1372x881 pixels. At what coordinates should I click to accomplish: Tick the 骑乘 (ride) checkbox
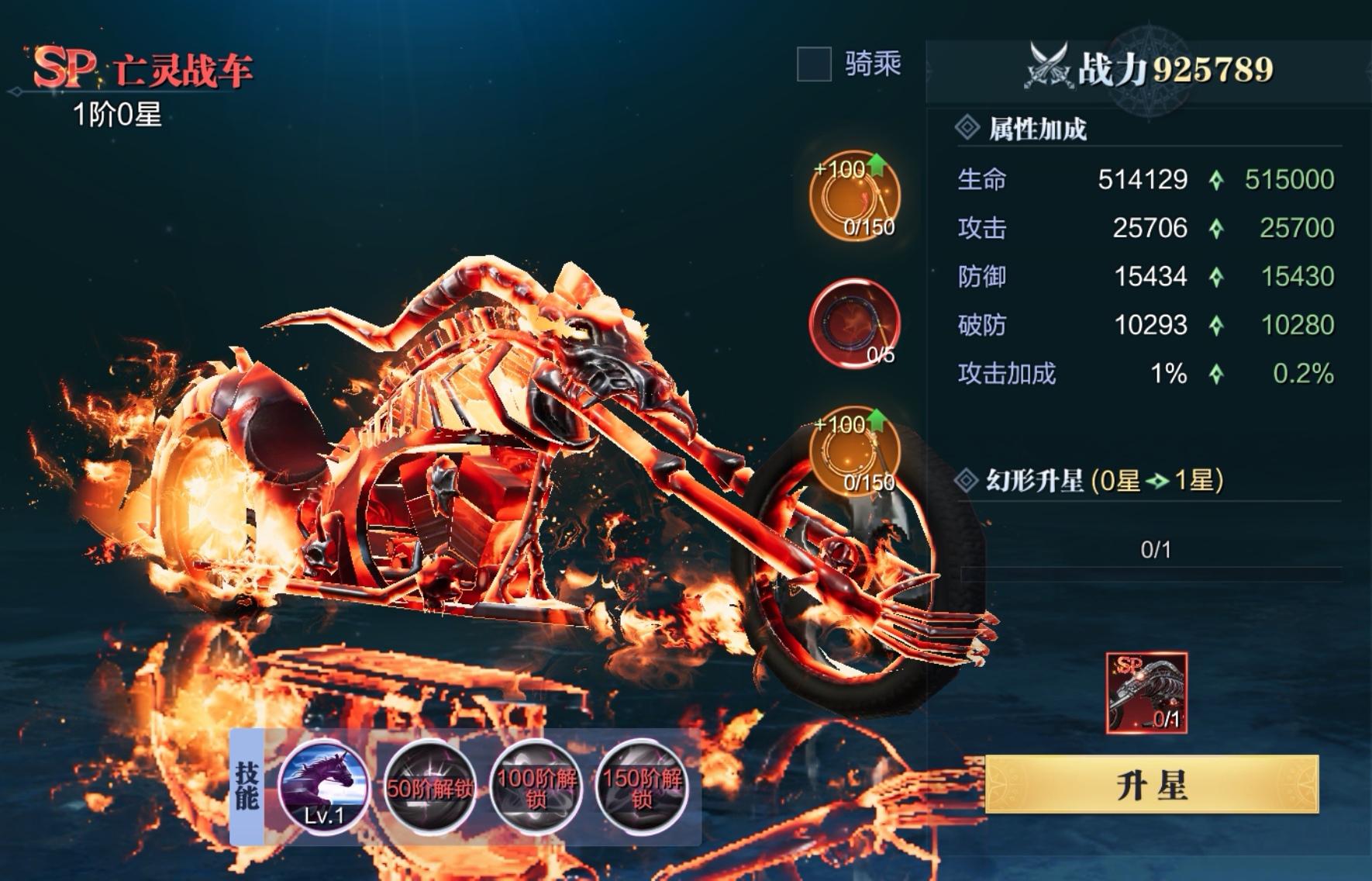coord(814,64)
